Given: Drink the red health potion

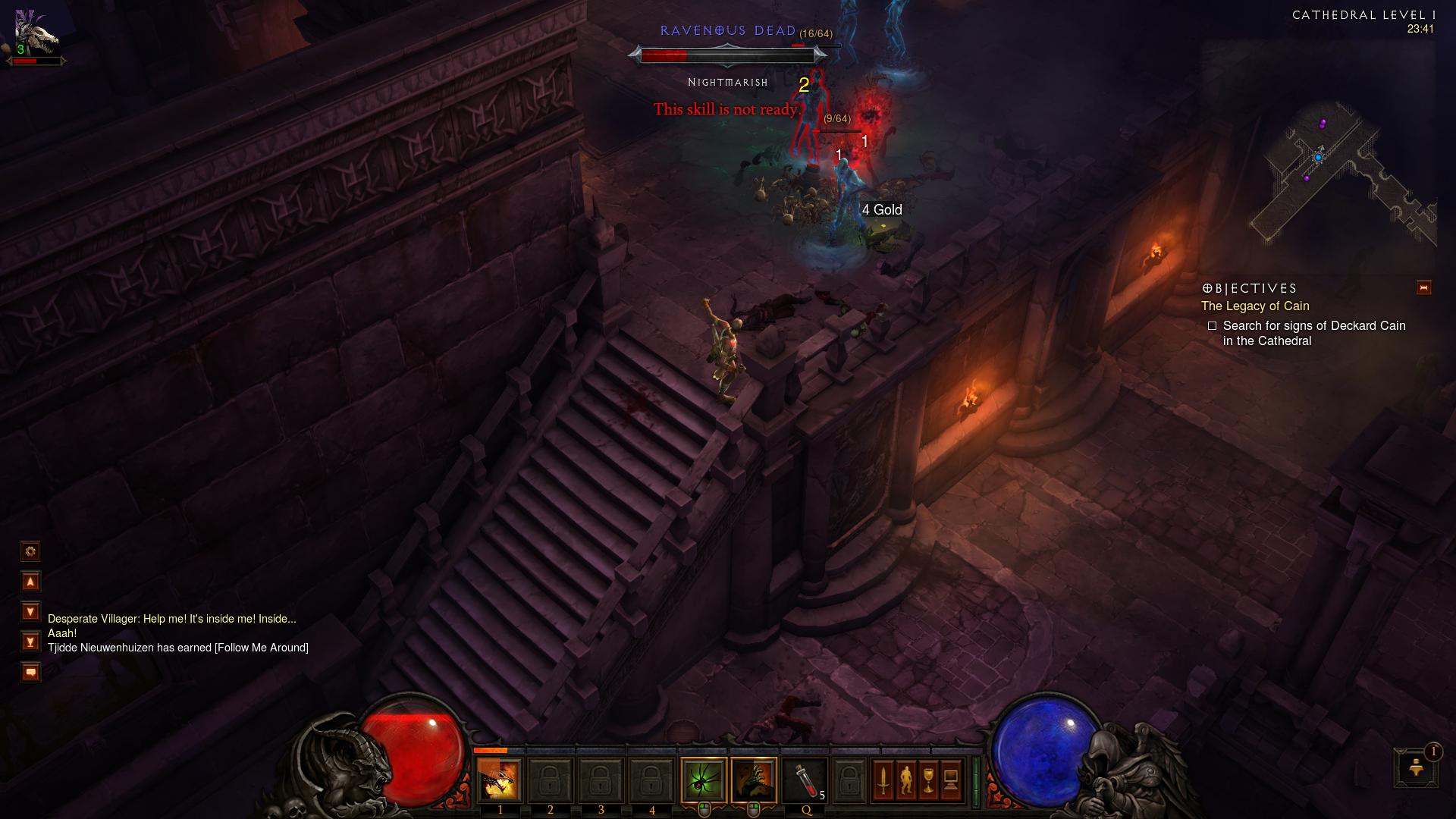Looking at the screenshot, I should point(805,780).
